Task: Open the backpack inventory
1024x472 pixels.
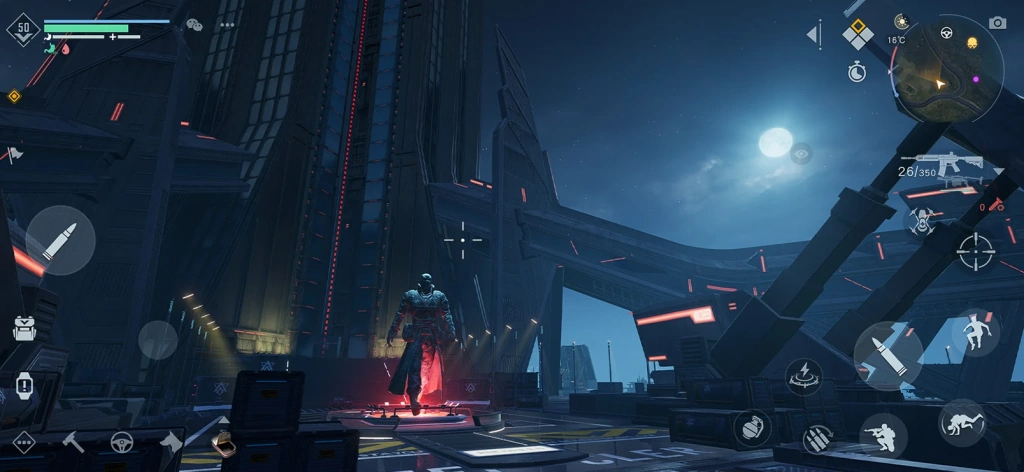Action: click(x=24, y=328)
